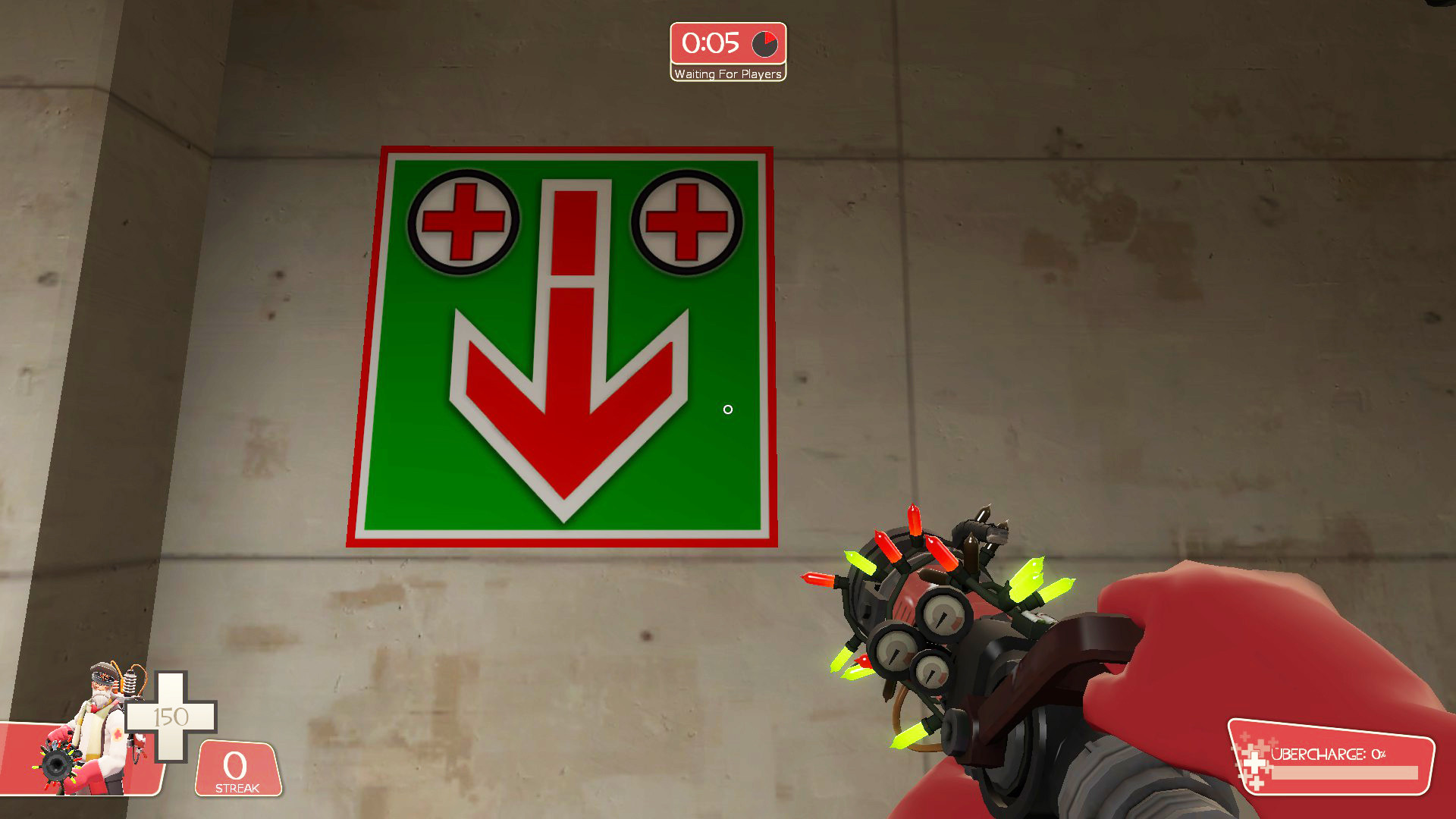Screen dimensions: 1456x819
Task: Select the left red cross health icon on the sign
Action: click(x=463, y=221)
